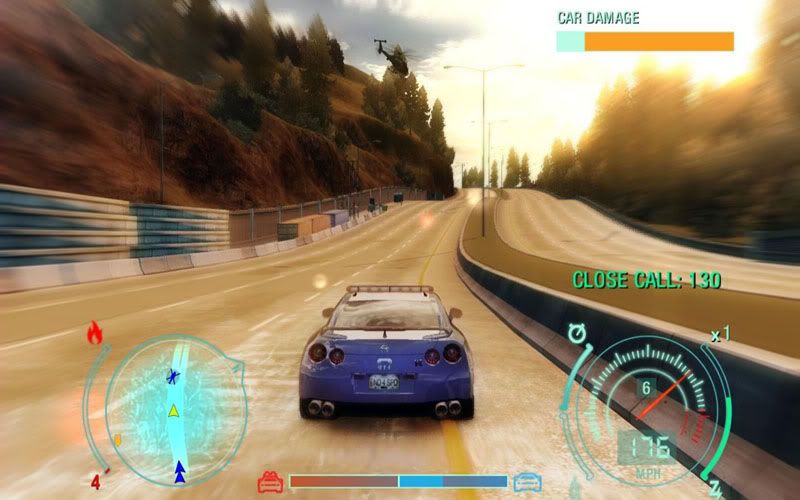Click the red police car pursuit icon
This screenshot has height=500, width=800.
point(270,483)
